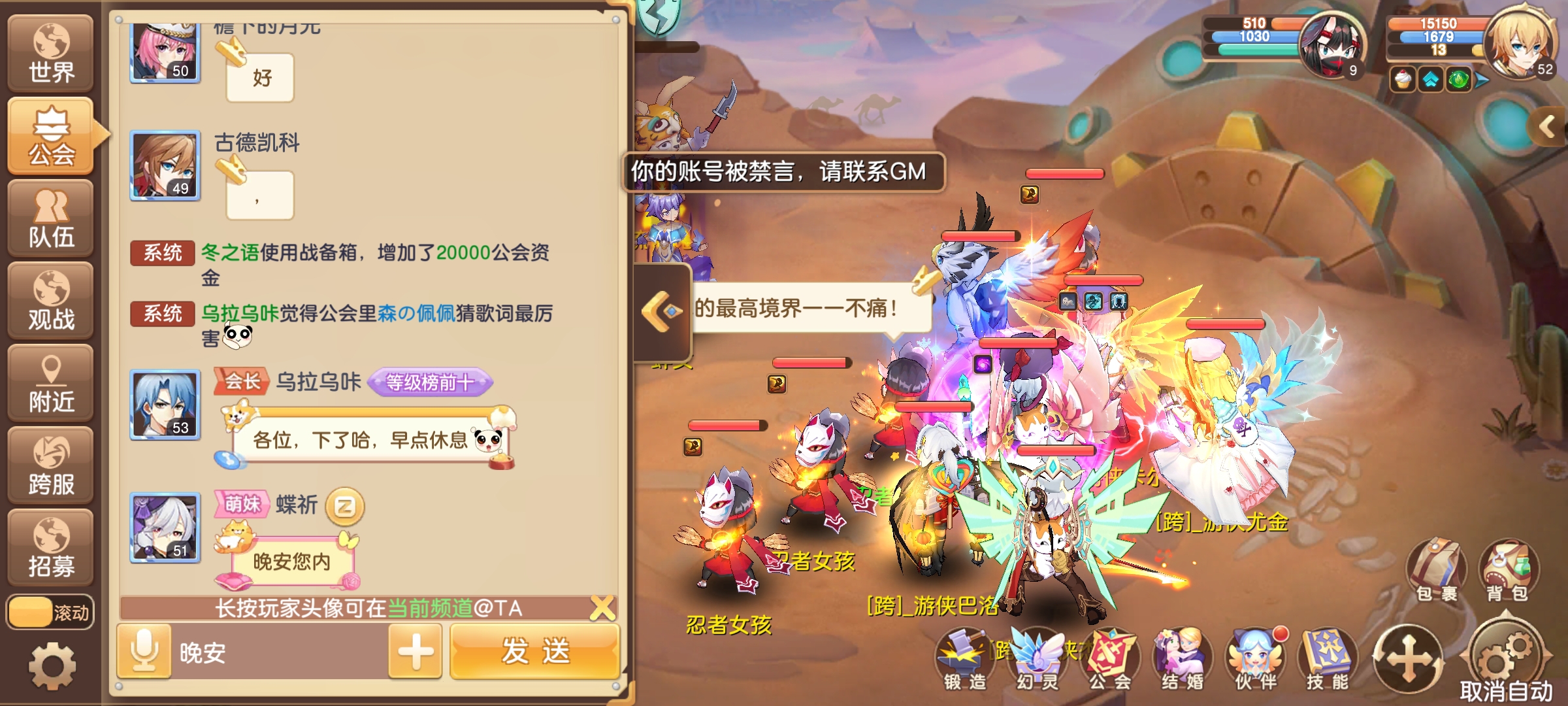Switch to the 附近 Nearby tab

click(x=51, y=382)
